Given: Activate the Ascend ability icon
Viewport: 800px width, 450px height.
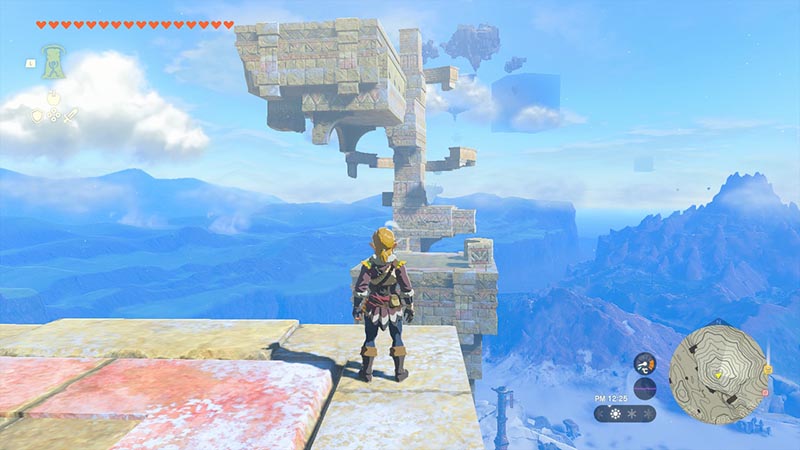Looking at the screenshot, I should click(x=52, y=62).
